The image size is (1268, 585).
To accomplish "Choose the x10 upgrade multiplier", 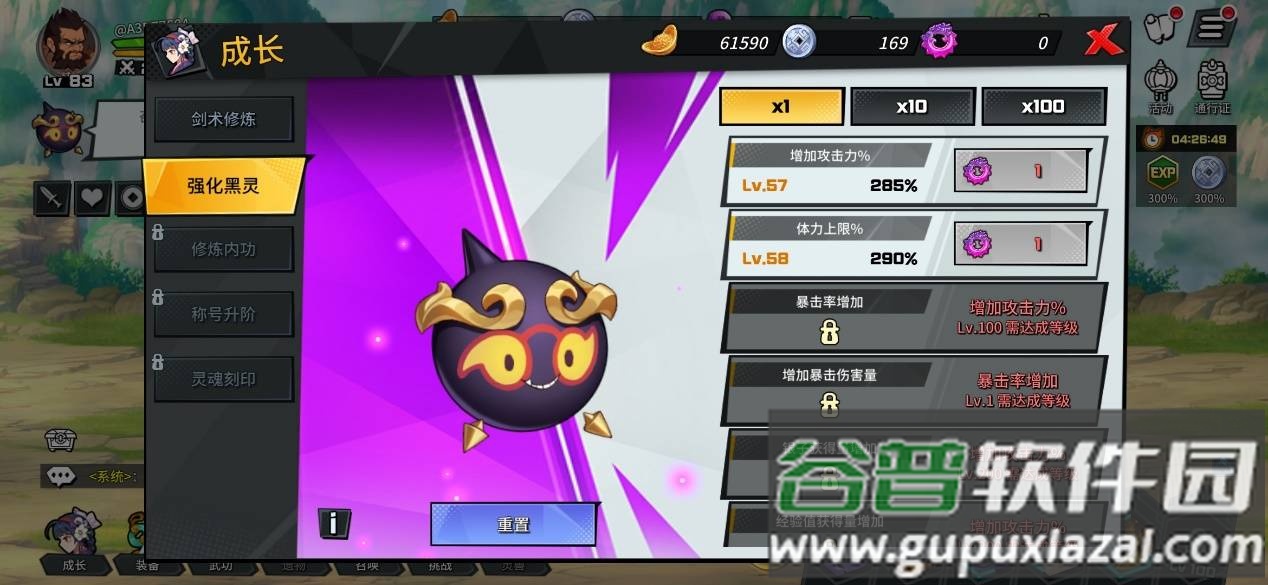I will pyautogui.click(x=912, y=107).
